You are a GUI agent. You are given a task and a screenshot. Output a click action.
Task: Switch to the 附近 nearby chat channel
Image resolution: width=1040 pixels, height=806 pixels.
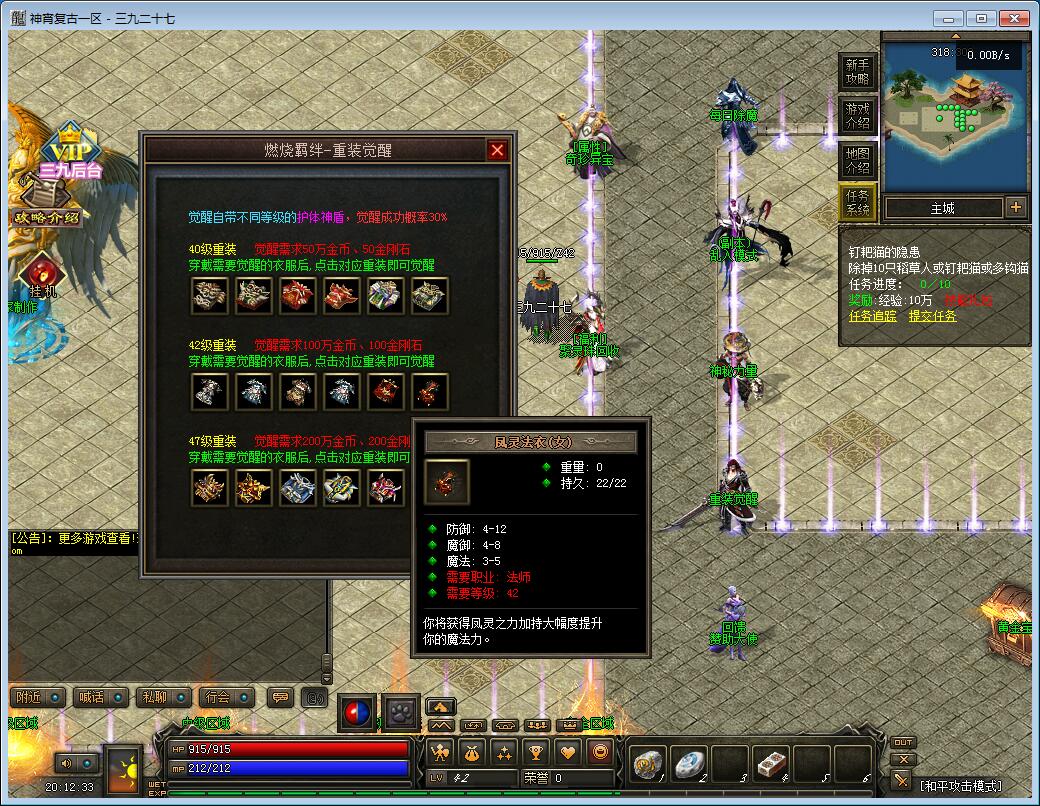pos(30,697)
